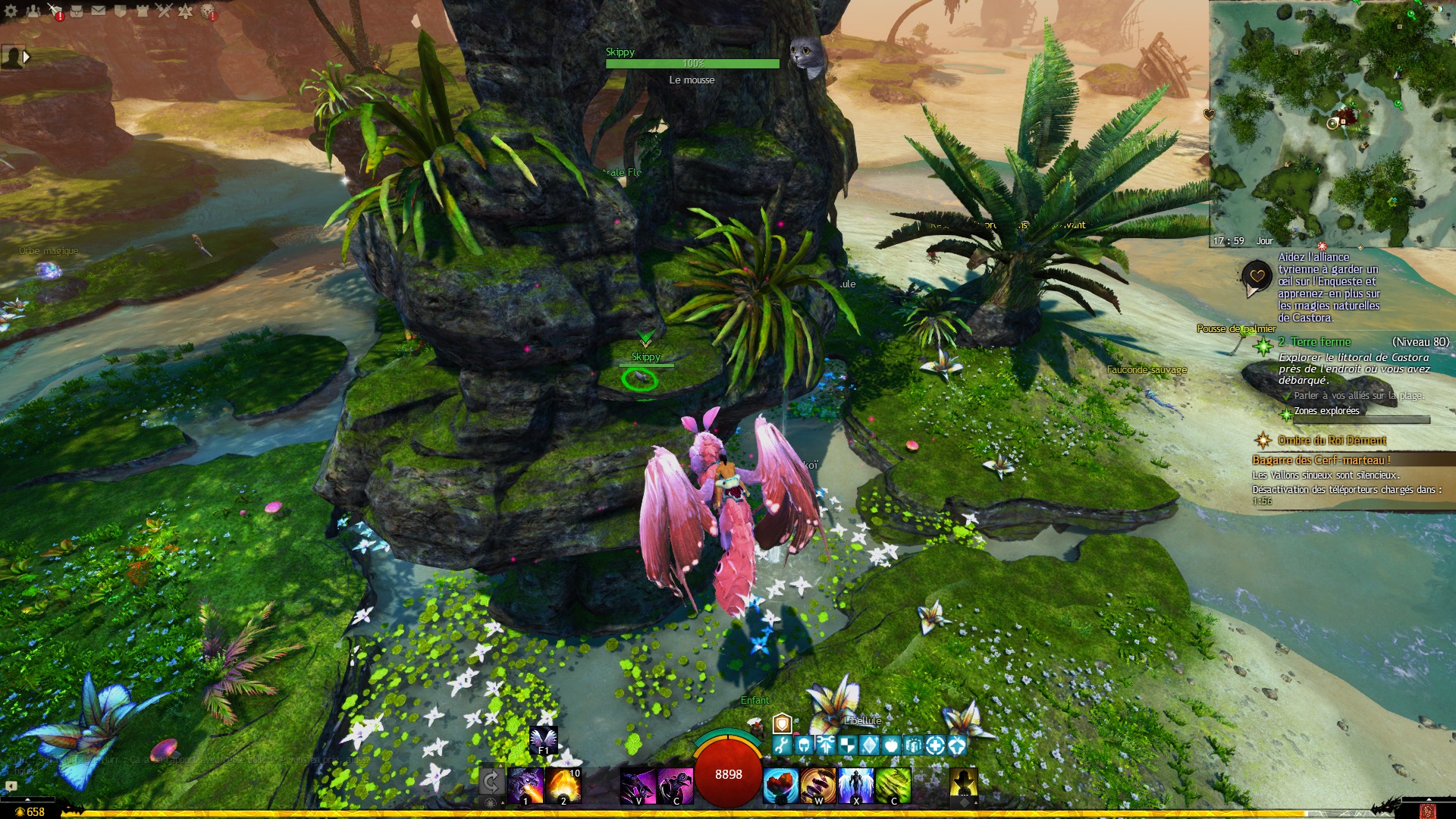Select the Terre ferme story objective
Screen dimensions: 1456x819
coord(1320,342)
